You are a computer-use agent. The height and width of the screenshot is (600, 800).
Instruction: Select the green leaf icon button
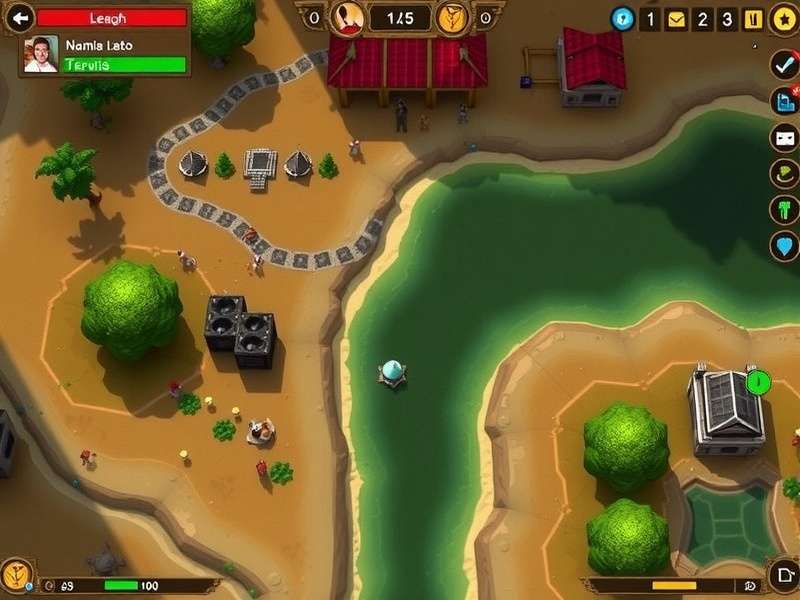click(x=784, y=174)
